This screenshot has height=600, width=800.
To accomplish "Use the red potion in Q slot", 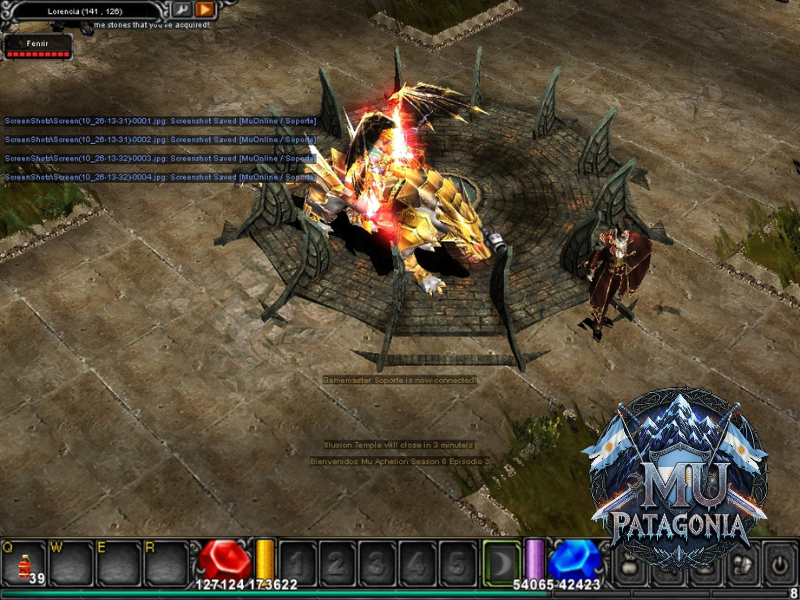I will (24, 563).
